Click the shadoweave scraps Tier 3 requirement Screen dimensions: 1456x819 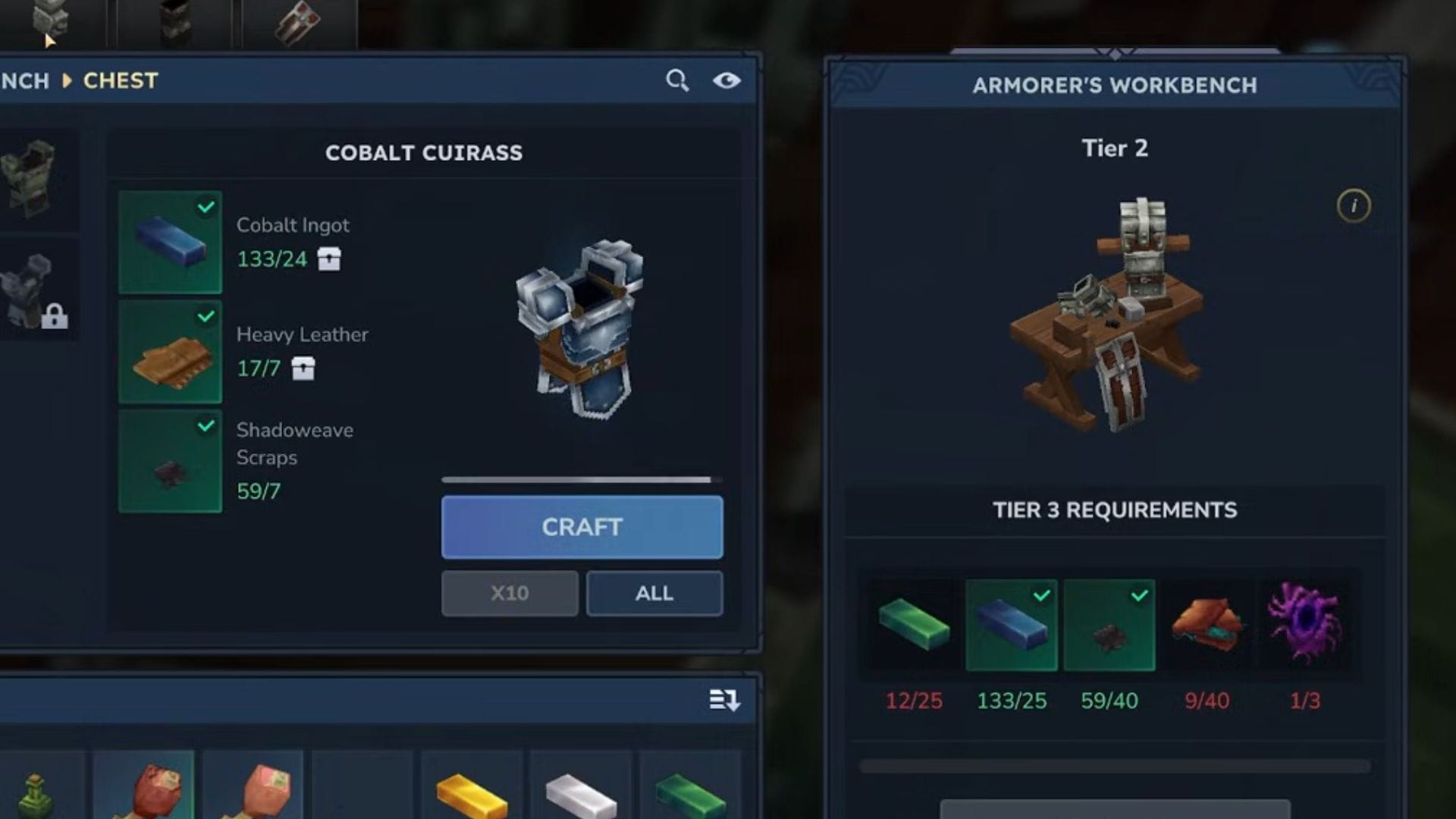point(1109,625)
